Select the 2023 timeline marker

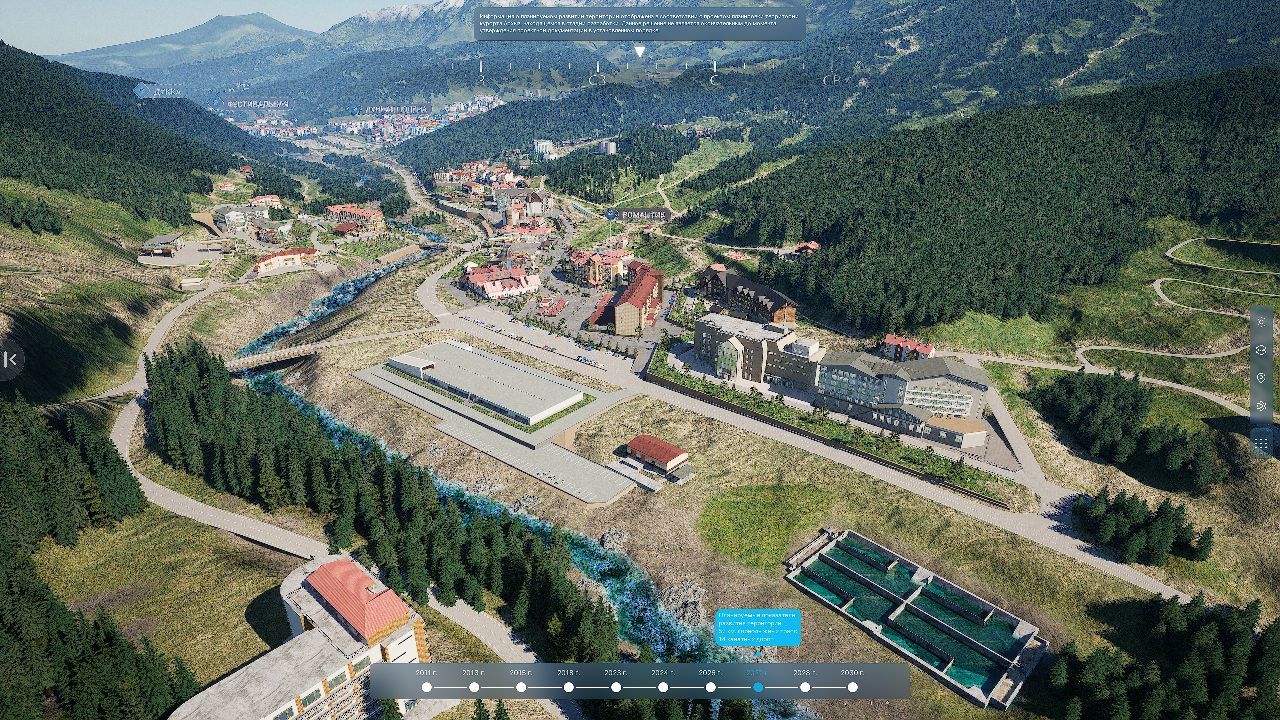[616, 687]
